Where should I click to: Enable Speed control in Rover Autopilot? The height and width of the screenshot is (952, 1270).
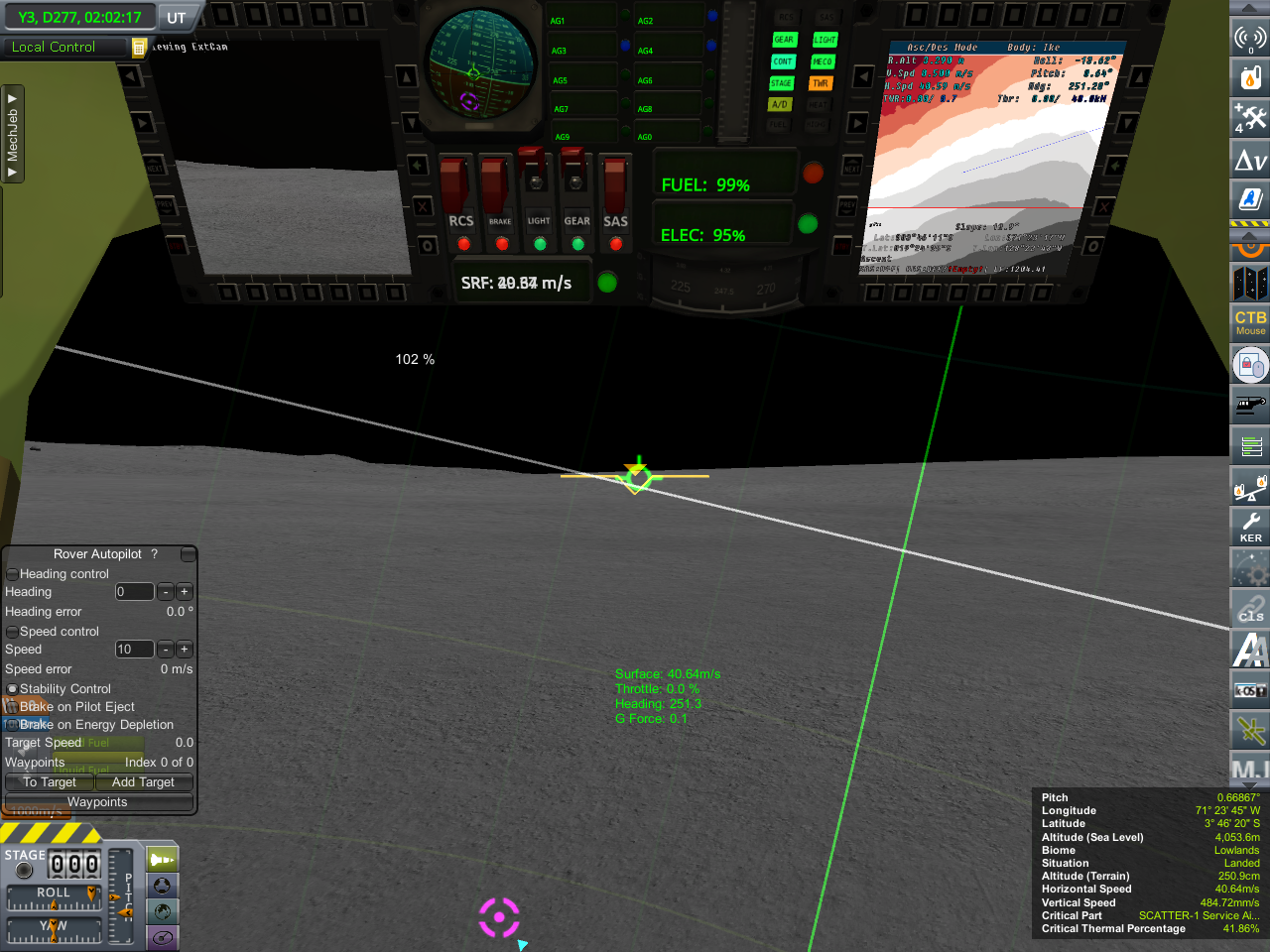(x=13, y=632)
